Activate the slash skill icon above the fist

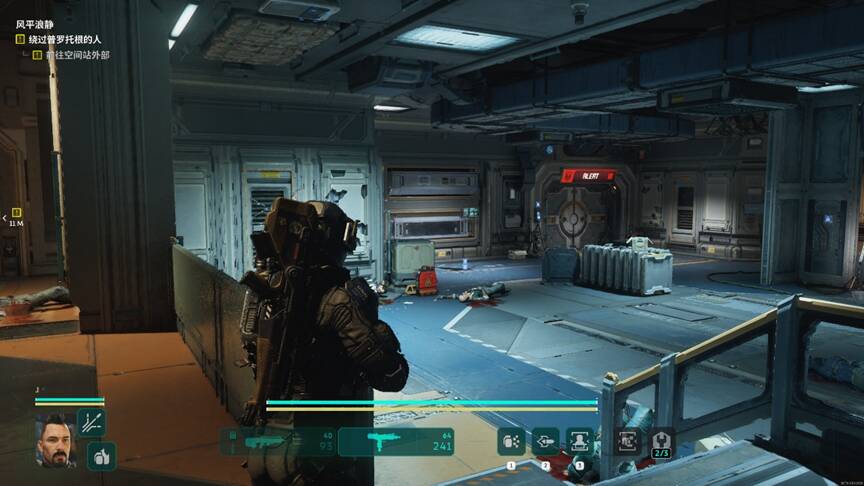[91, 422]
